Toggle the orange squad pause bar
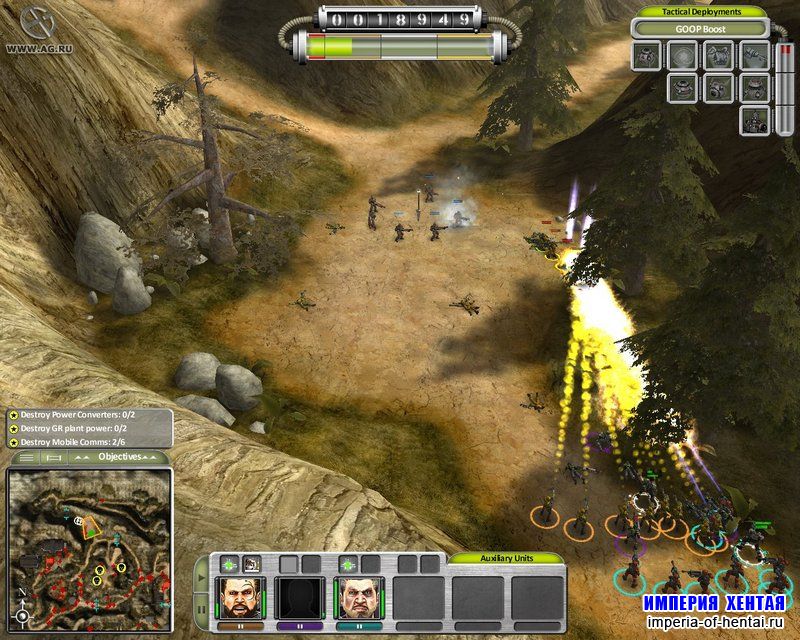Screen dimensions: 800x640 pyautogui.click(x=241, y=625)
